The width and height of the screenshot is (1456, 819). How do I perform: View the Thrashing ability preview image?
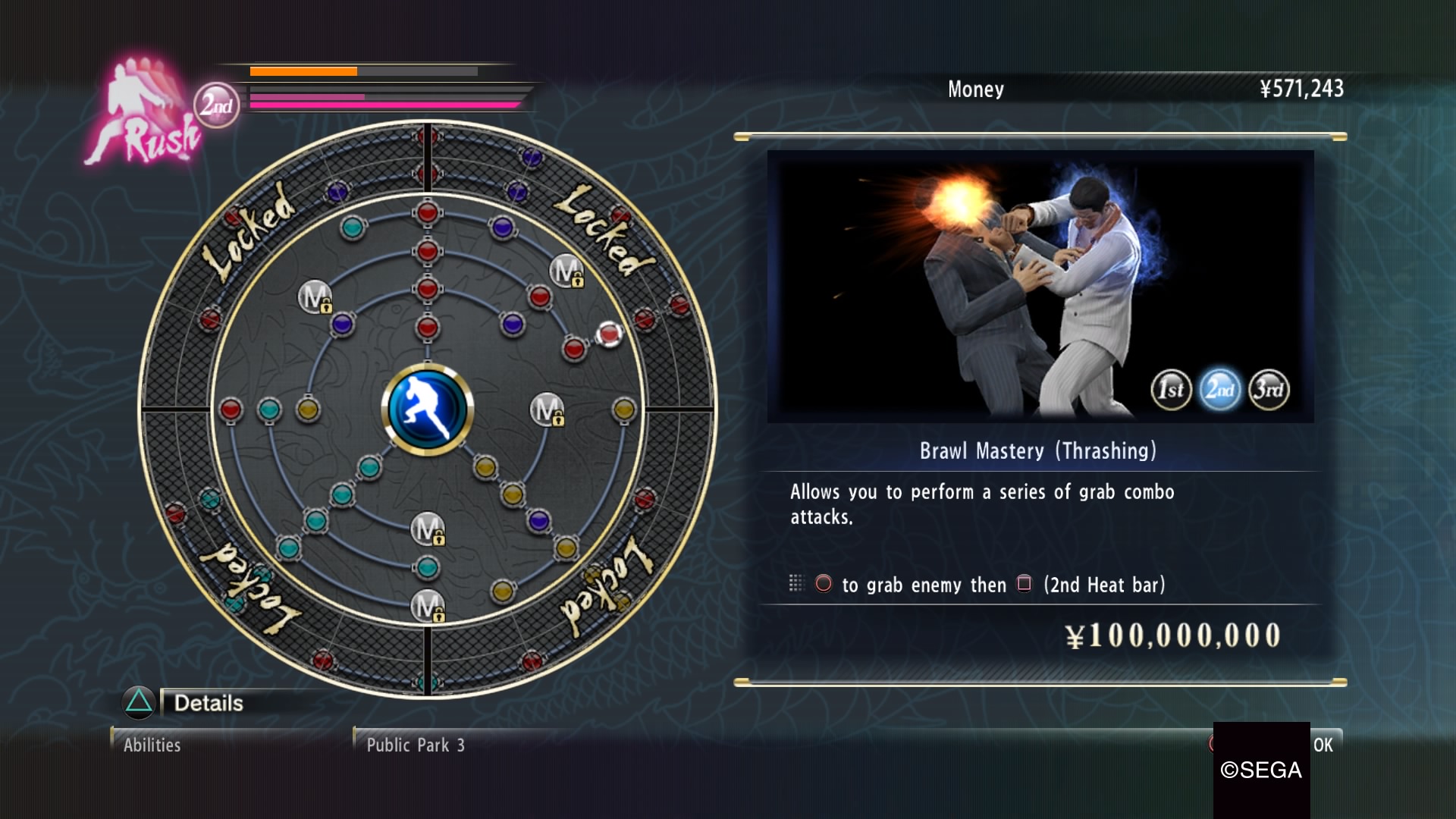1040,286
